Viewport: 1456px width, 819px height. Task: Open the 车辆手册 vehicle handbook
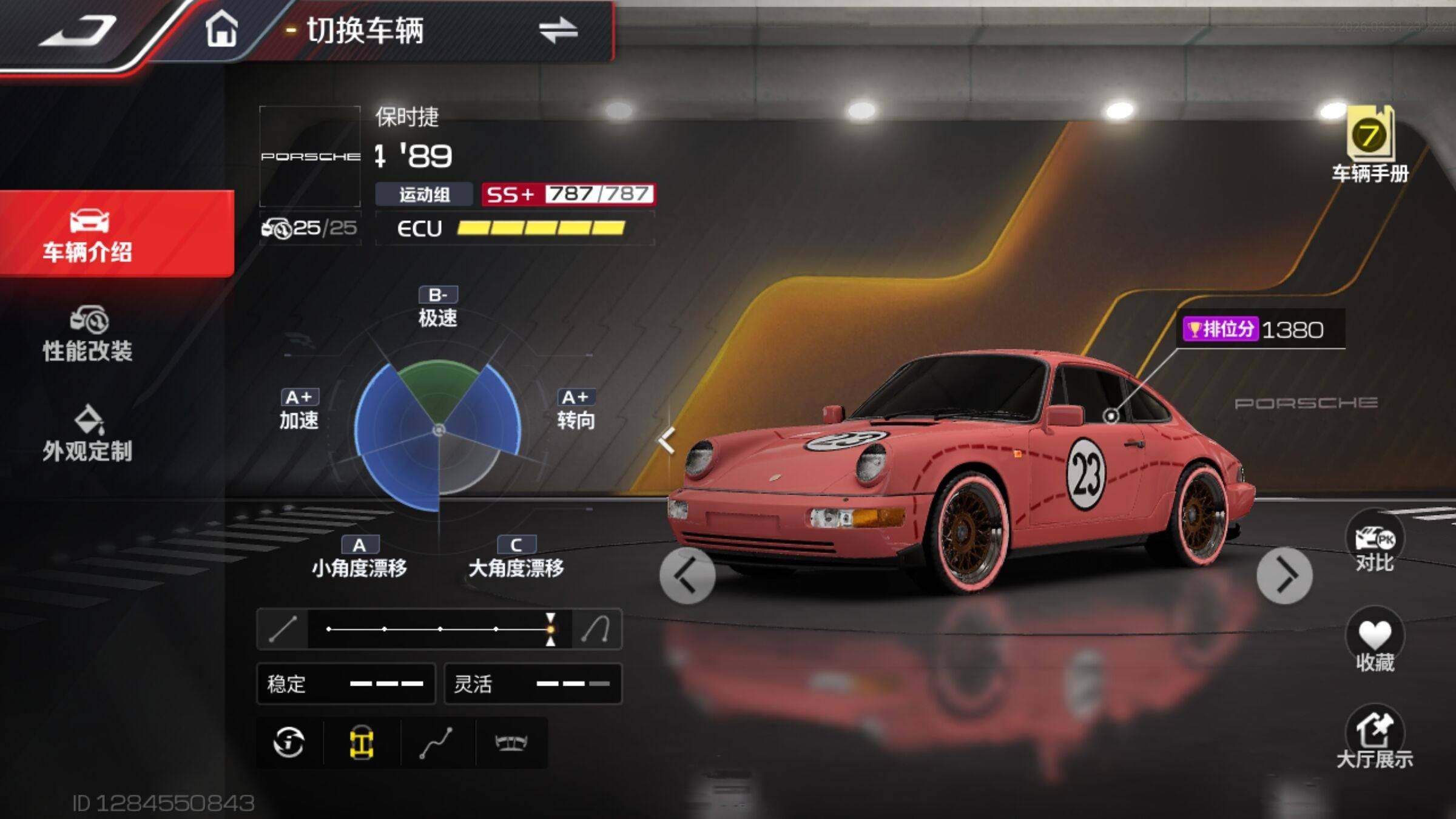click(1370, 146)
